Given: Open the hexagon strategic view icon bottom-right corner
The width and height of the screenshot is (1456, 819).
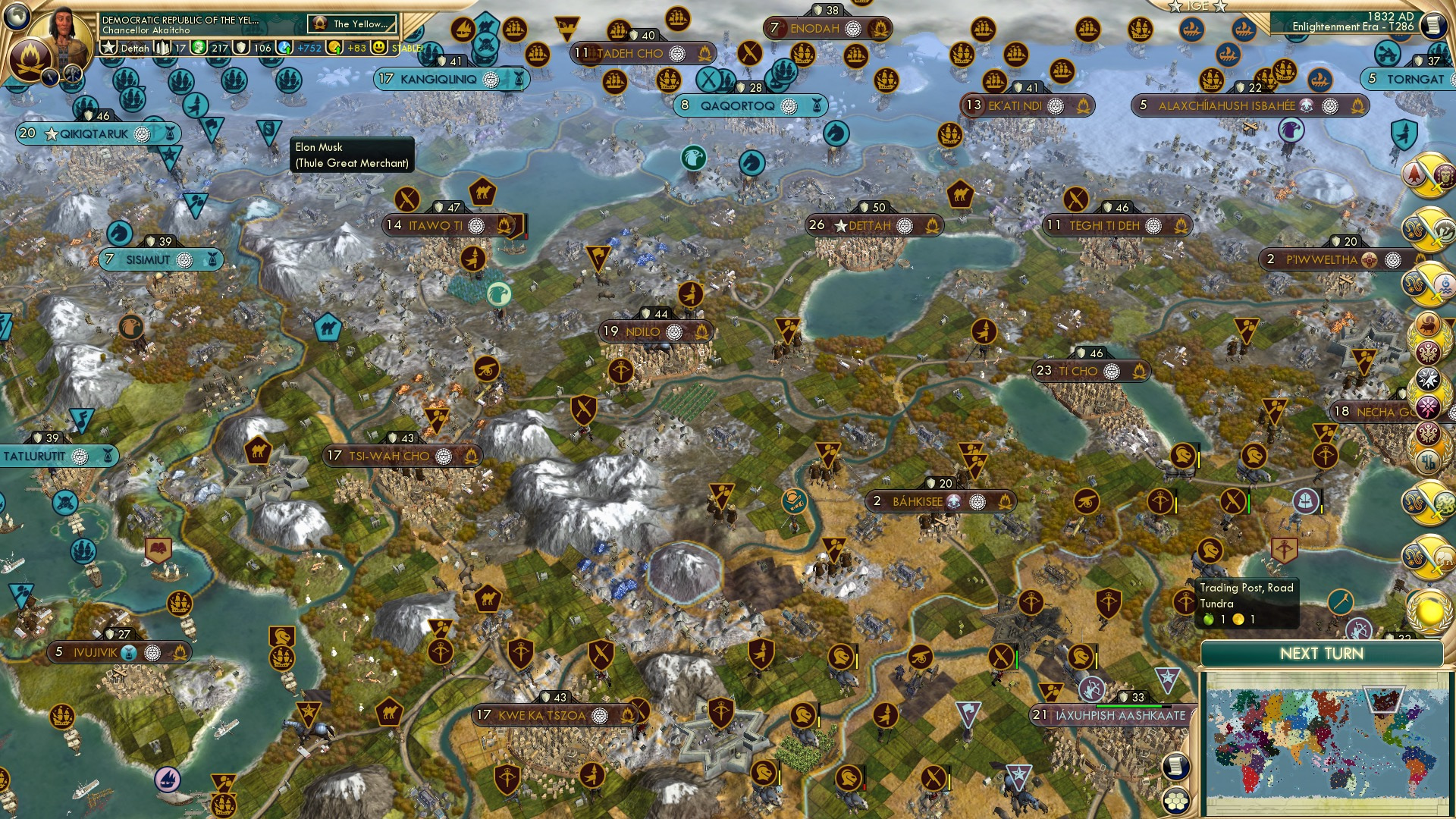Looking at the screenshot, I should coord(1176,801).
